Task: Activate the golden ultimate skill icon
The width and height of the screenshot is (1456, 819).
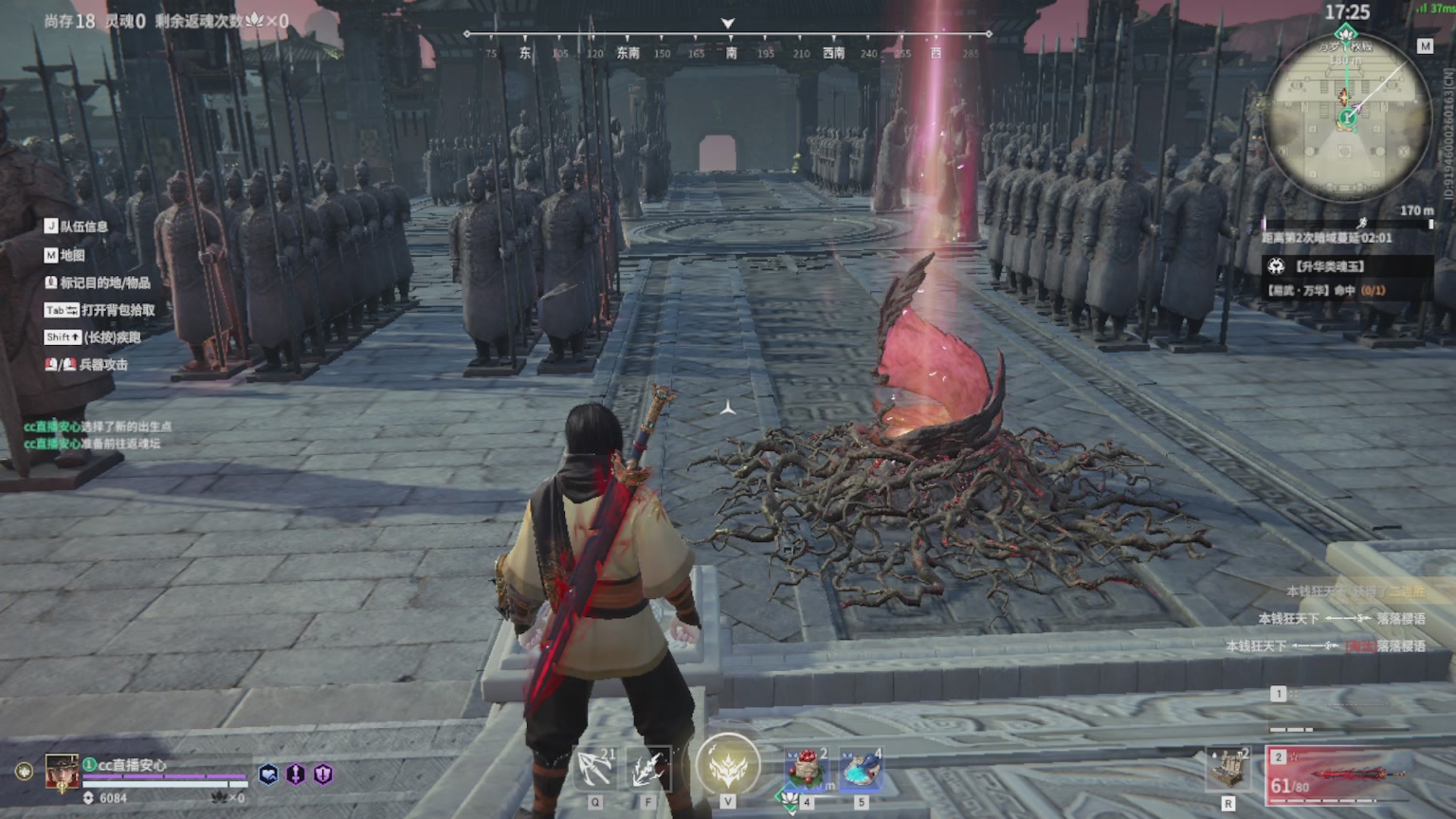Action: (x=728, y=765)
